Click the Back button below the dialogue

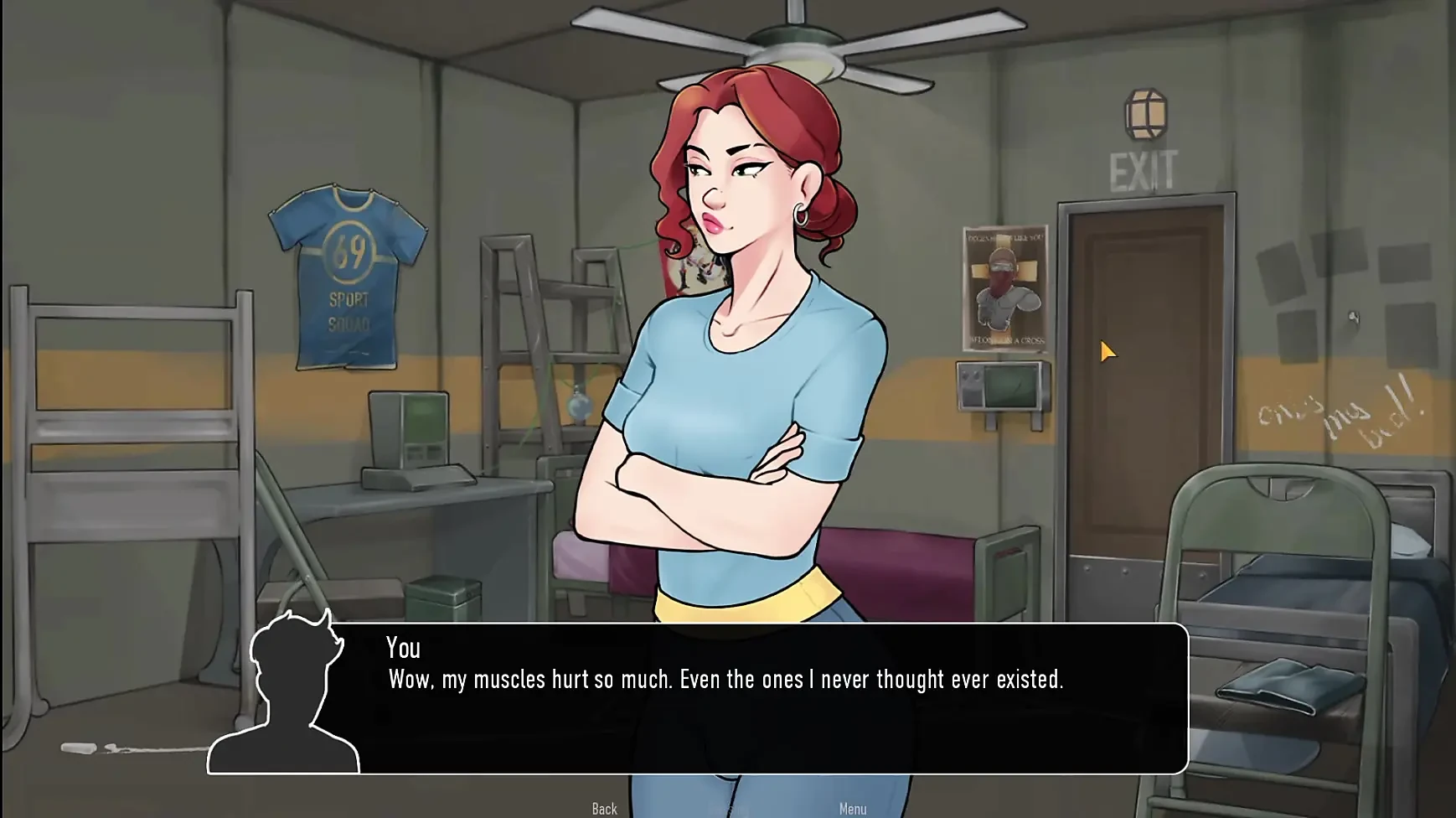tap(604, 809)
